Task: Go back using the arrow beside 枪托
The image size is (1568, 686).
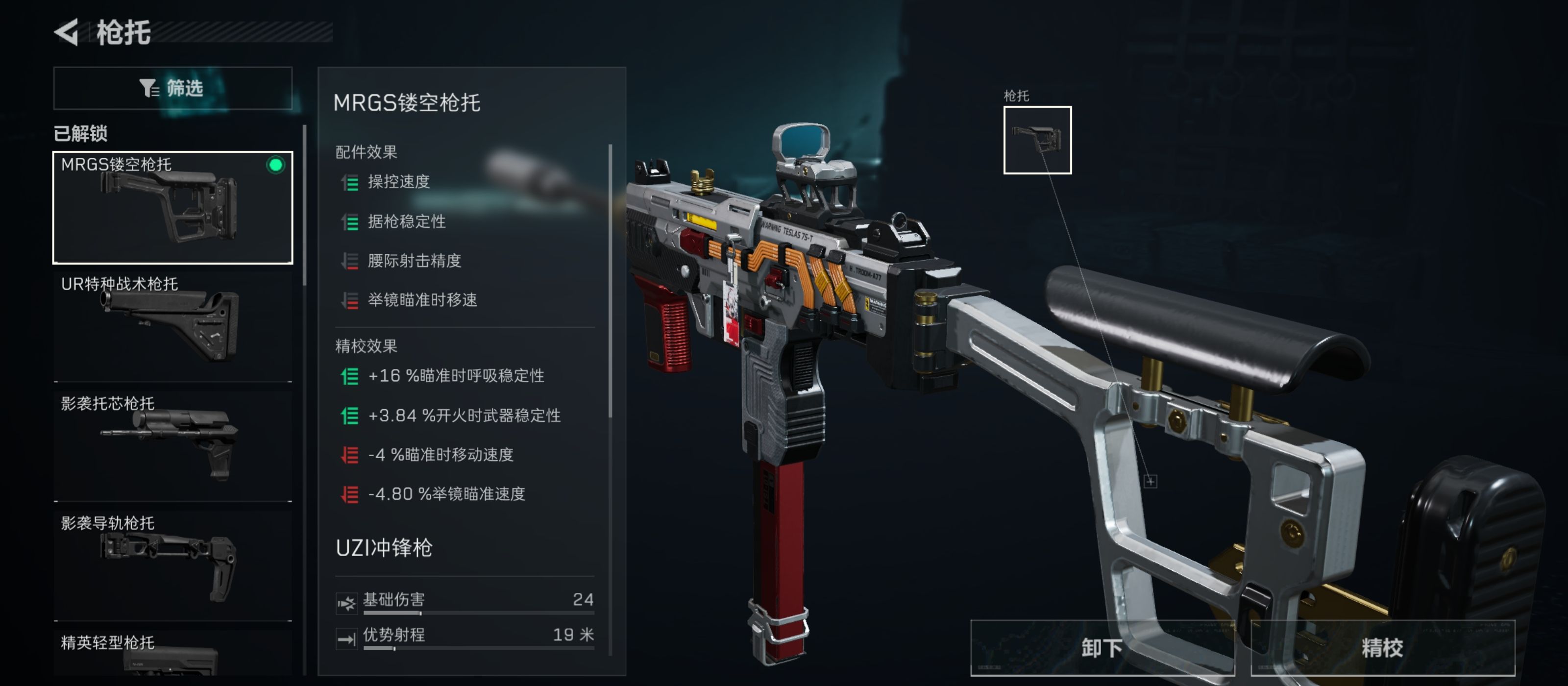Action: [67, 32]
